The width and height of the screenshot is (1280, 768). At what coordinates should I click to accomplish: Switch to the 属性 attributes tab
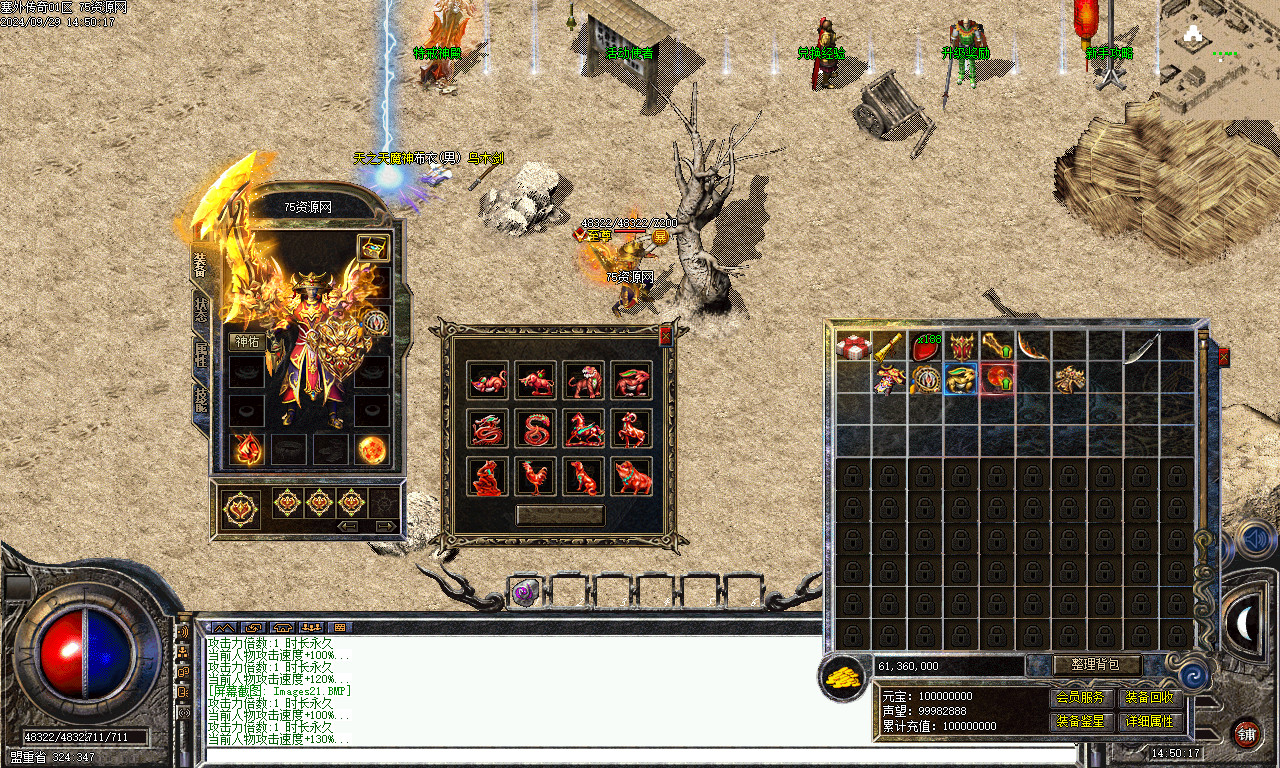201,353
